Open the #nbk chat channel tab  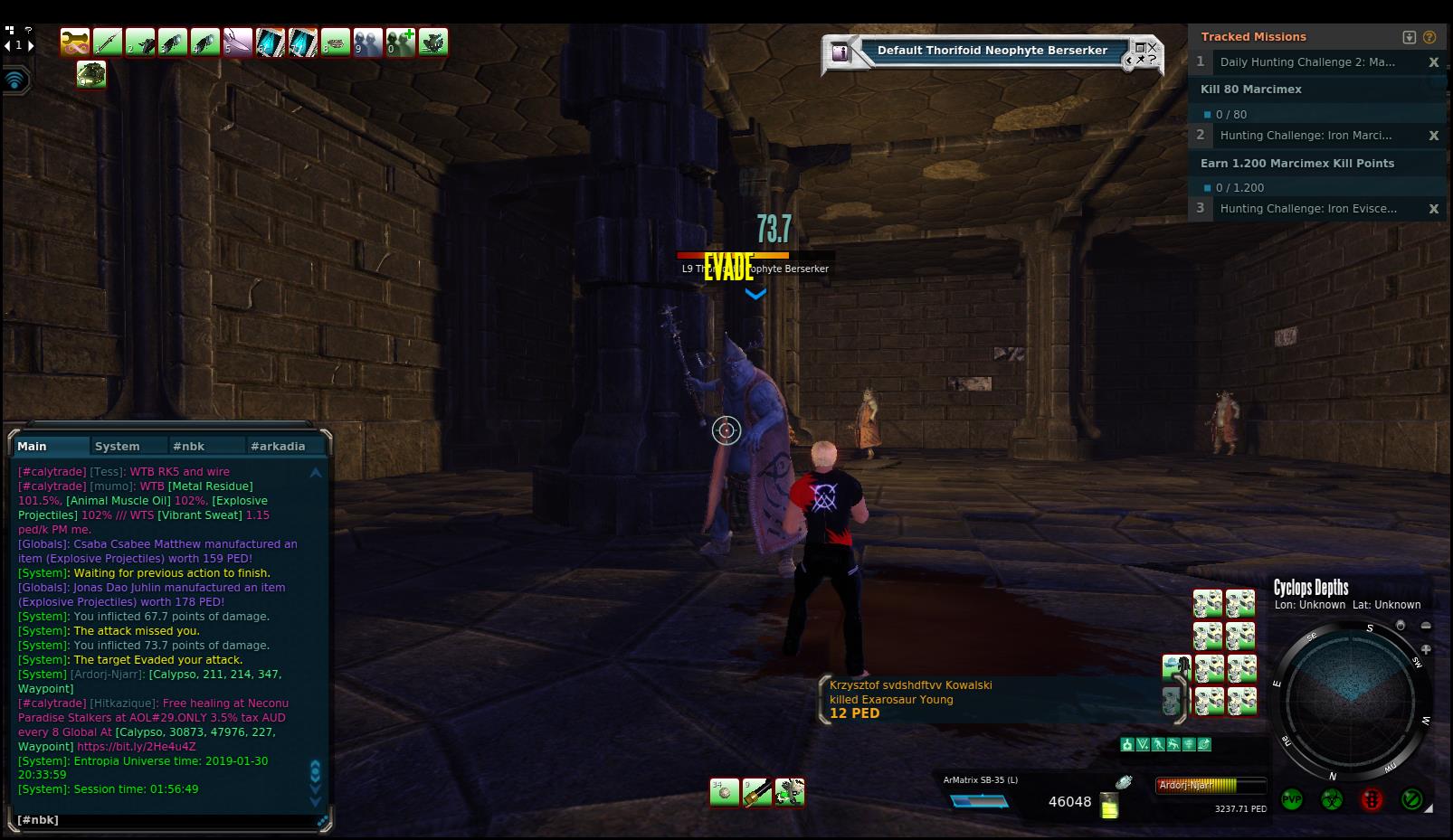(x=189, y=446)
